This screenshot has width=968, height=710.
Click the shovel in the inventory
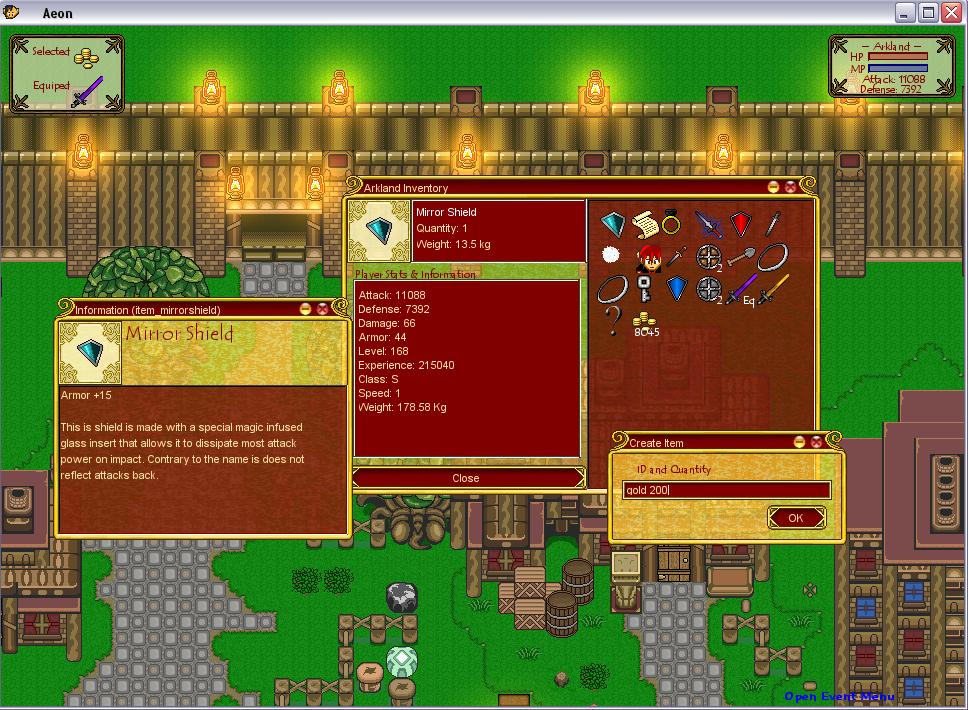[741, 256]
